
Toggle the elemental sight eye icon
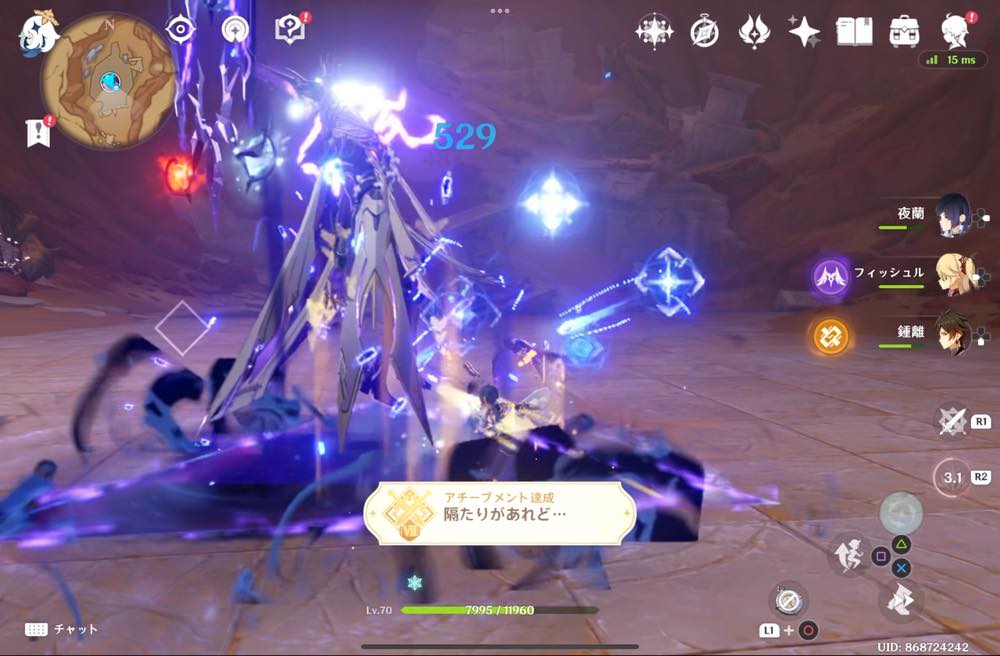tap(180, 30)
